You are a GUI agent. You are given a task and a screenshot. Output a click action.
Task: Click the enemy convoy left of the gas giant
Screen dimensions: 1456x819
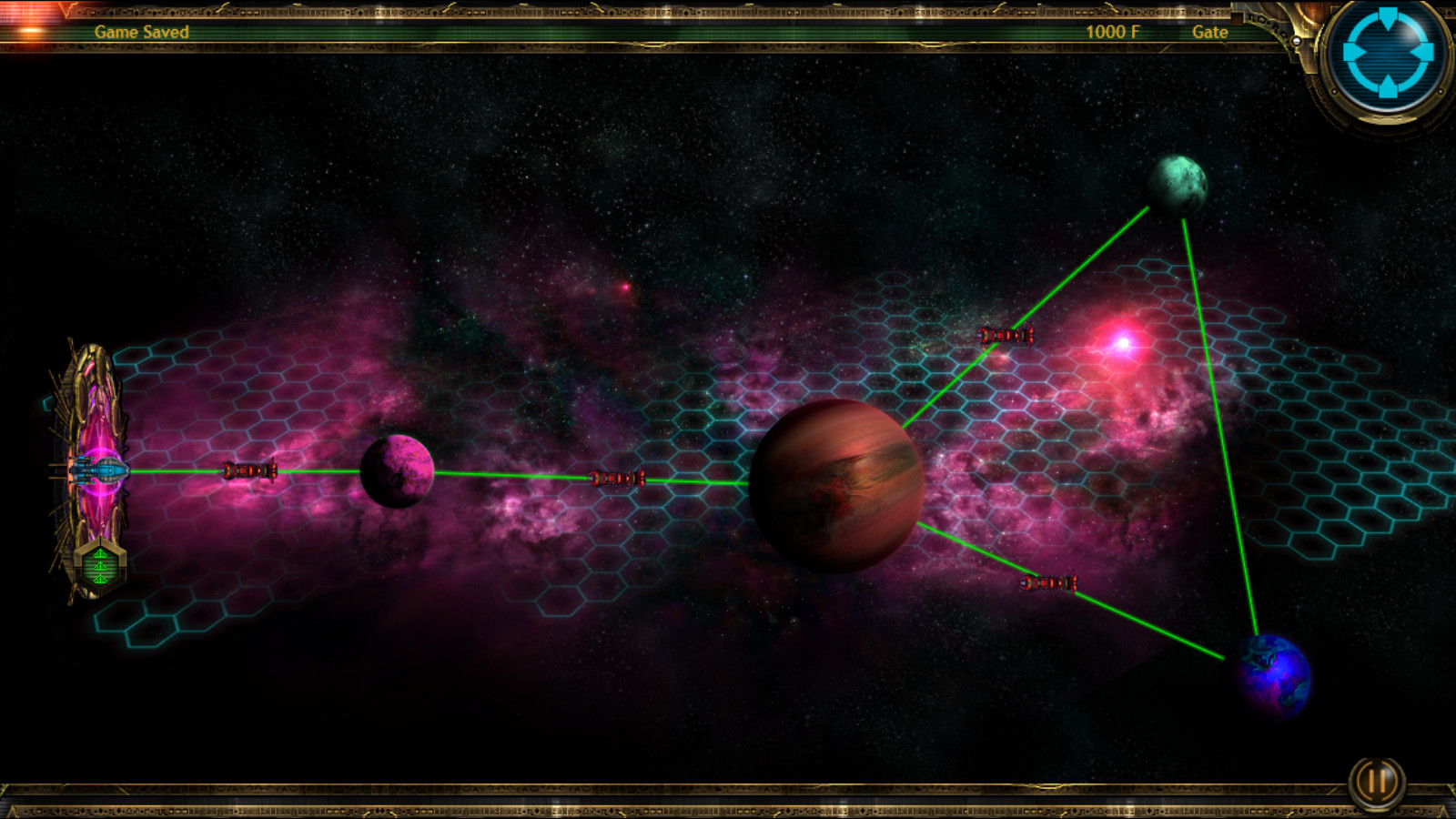(x=619, y=479)
